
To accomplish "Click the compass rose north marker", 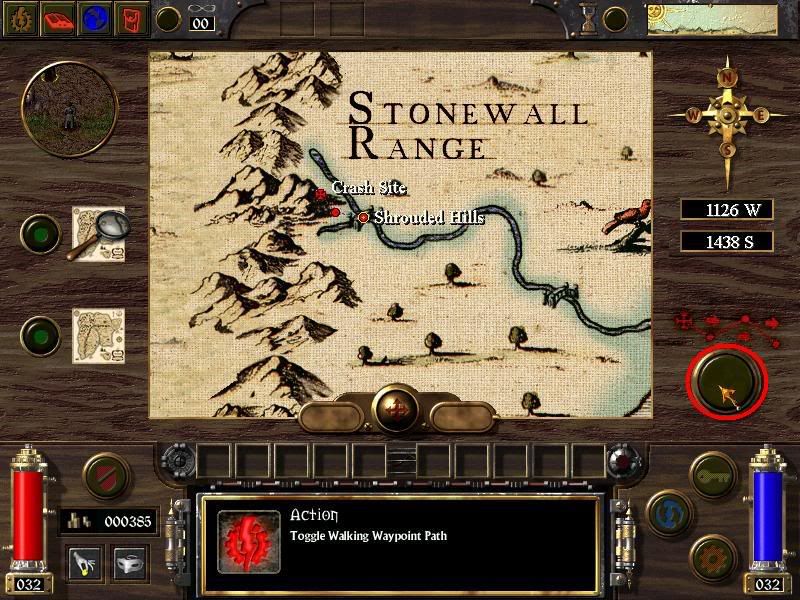I will pyautogui.click(x=729, y=76).
